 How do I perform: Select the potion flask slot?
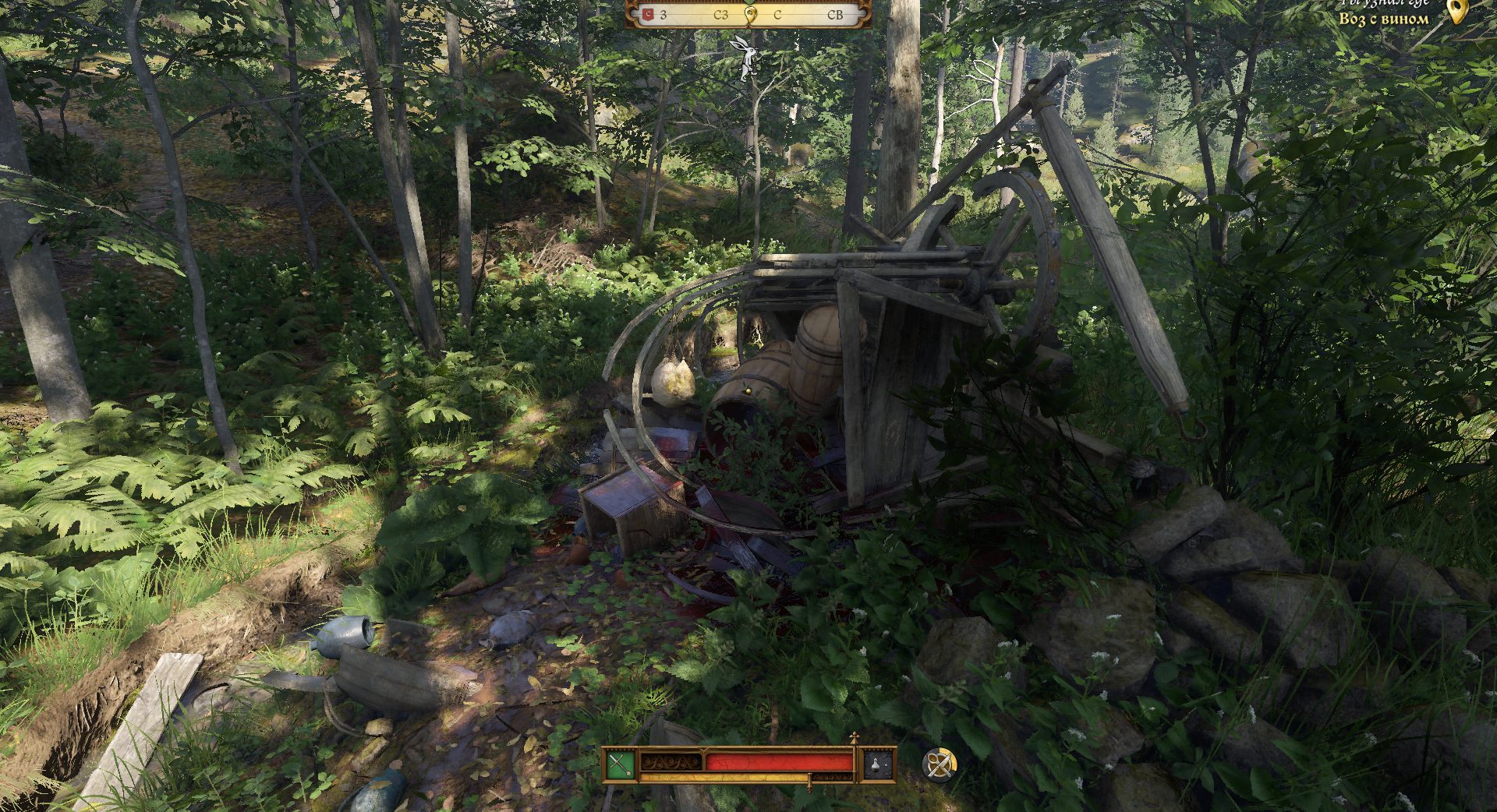pyautogui.click(x=877, y=764)
